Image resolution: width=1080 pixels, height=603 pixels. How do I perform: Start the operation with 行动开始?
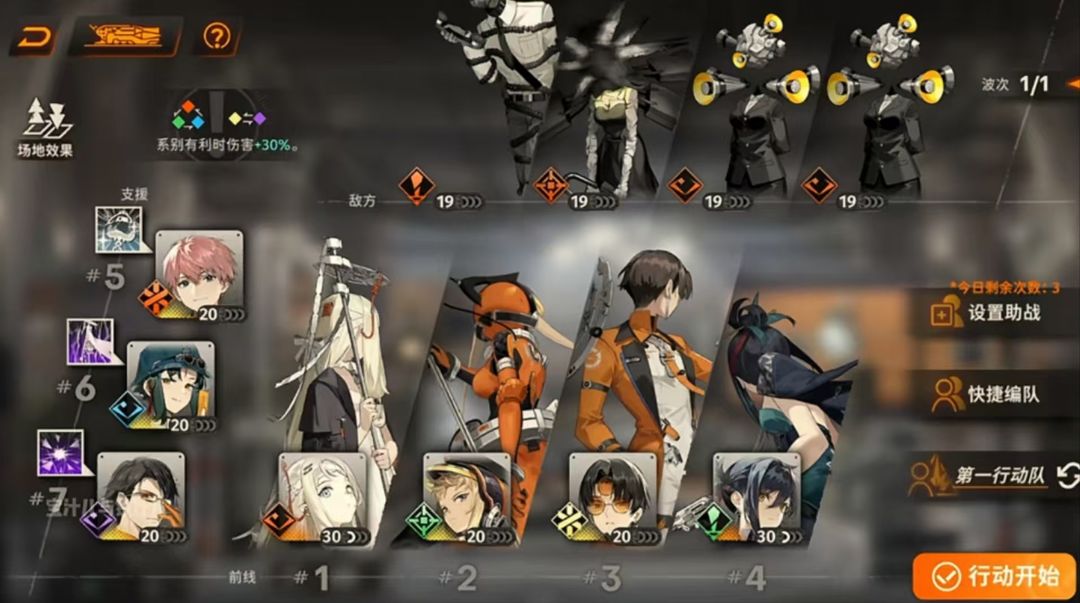click(x=994, y=576)
